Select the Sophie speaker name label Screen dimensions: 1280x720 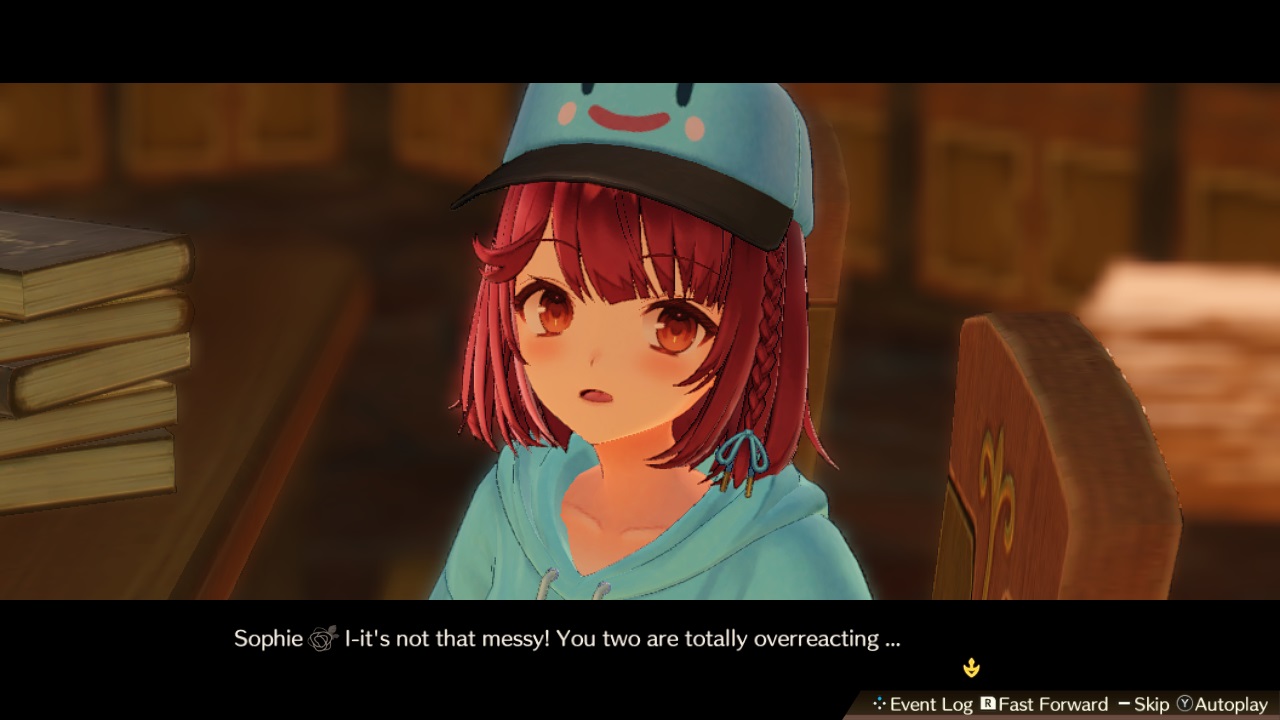[266, 637]
